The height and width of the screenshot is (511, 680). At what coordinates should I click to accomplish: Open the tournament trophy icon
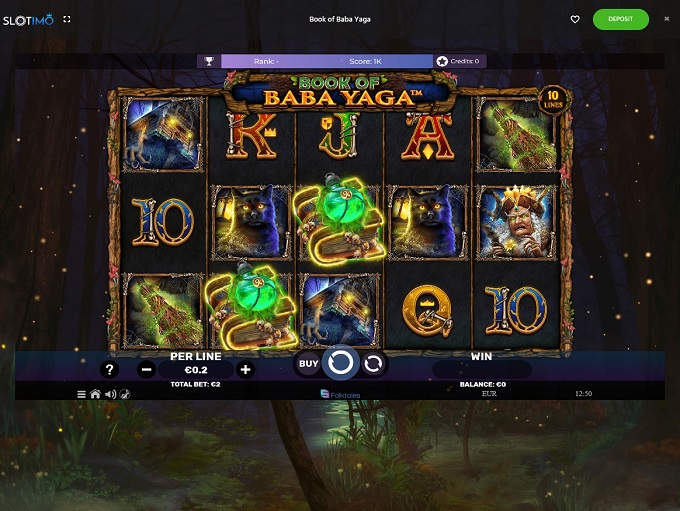[x=208, y=61]
